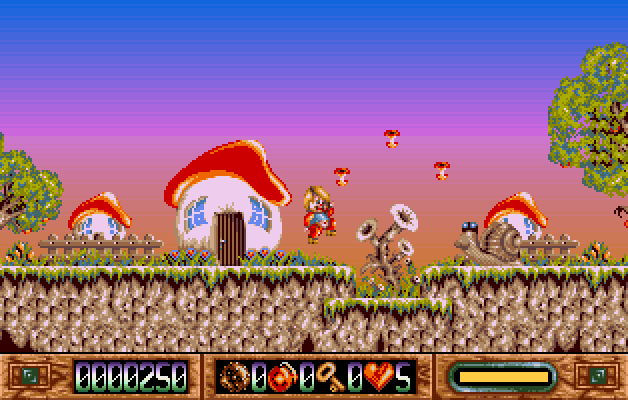Select the bomb ring icon in the inventory
This screenshot has height=400, width=628.
234,377
